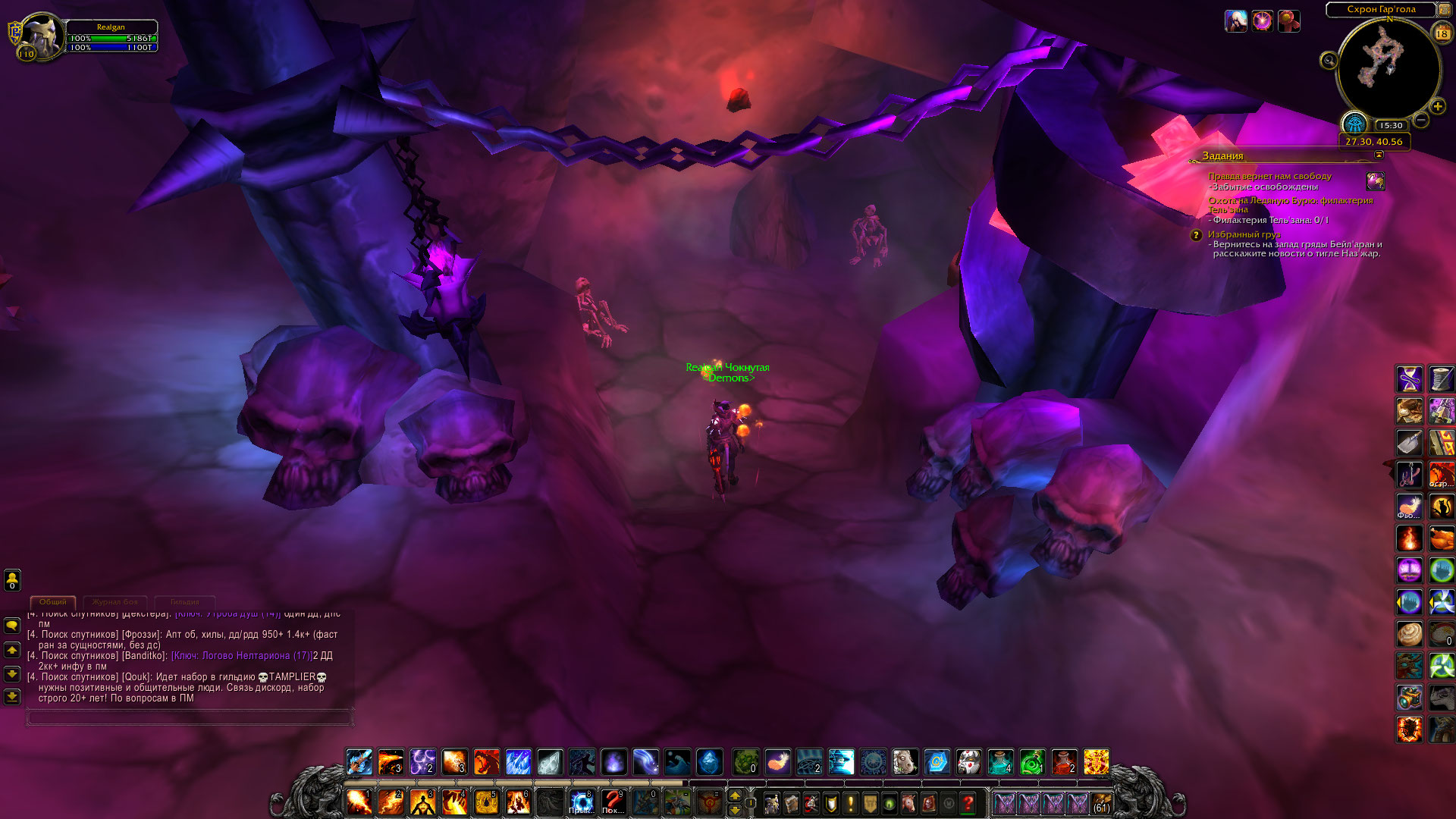Collapse the Задания quest tracker
The image size is (1456, 819).
1379,155
